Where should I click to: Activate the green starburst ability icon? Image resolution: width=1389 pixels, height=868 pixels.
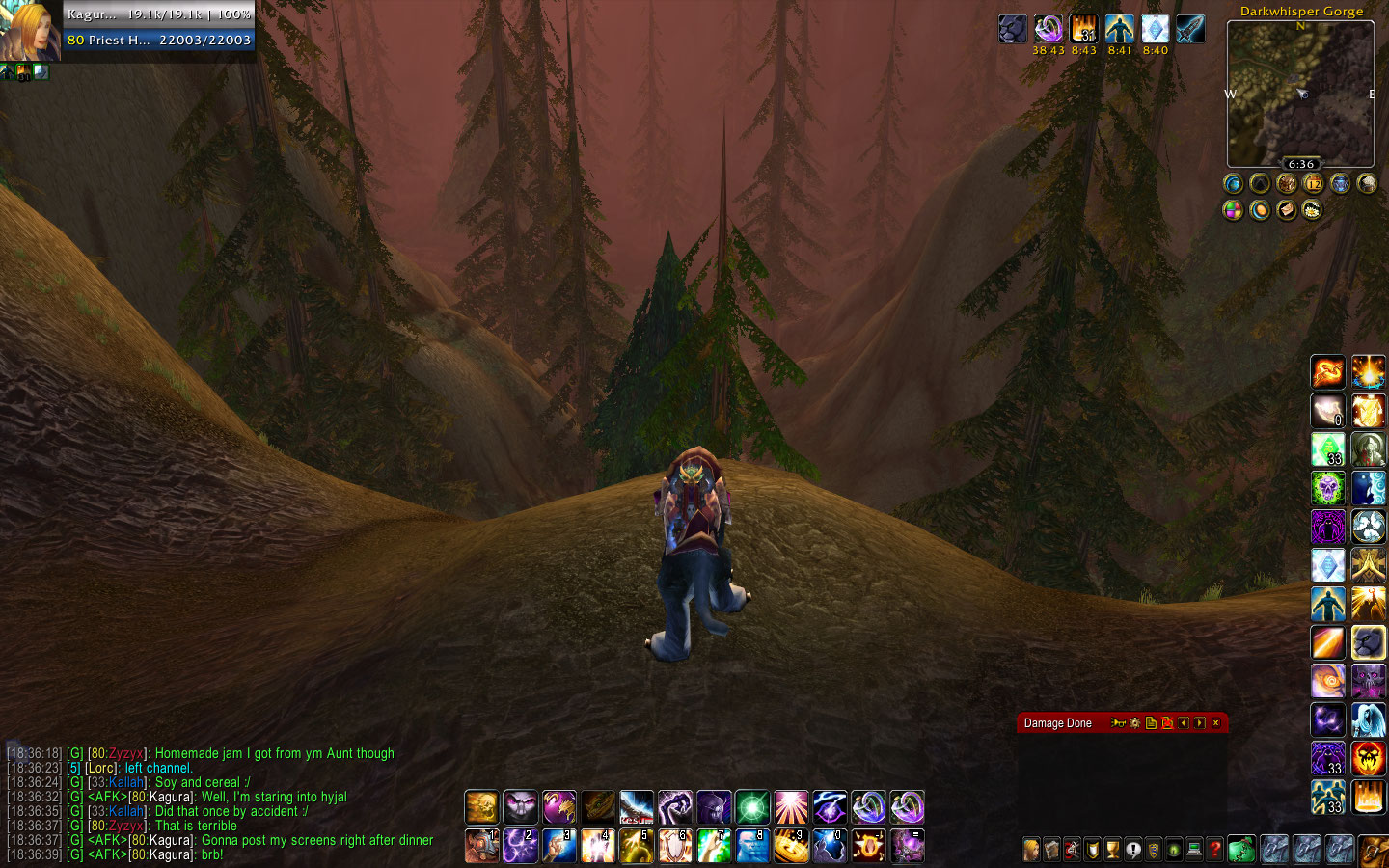[751, 807]
